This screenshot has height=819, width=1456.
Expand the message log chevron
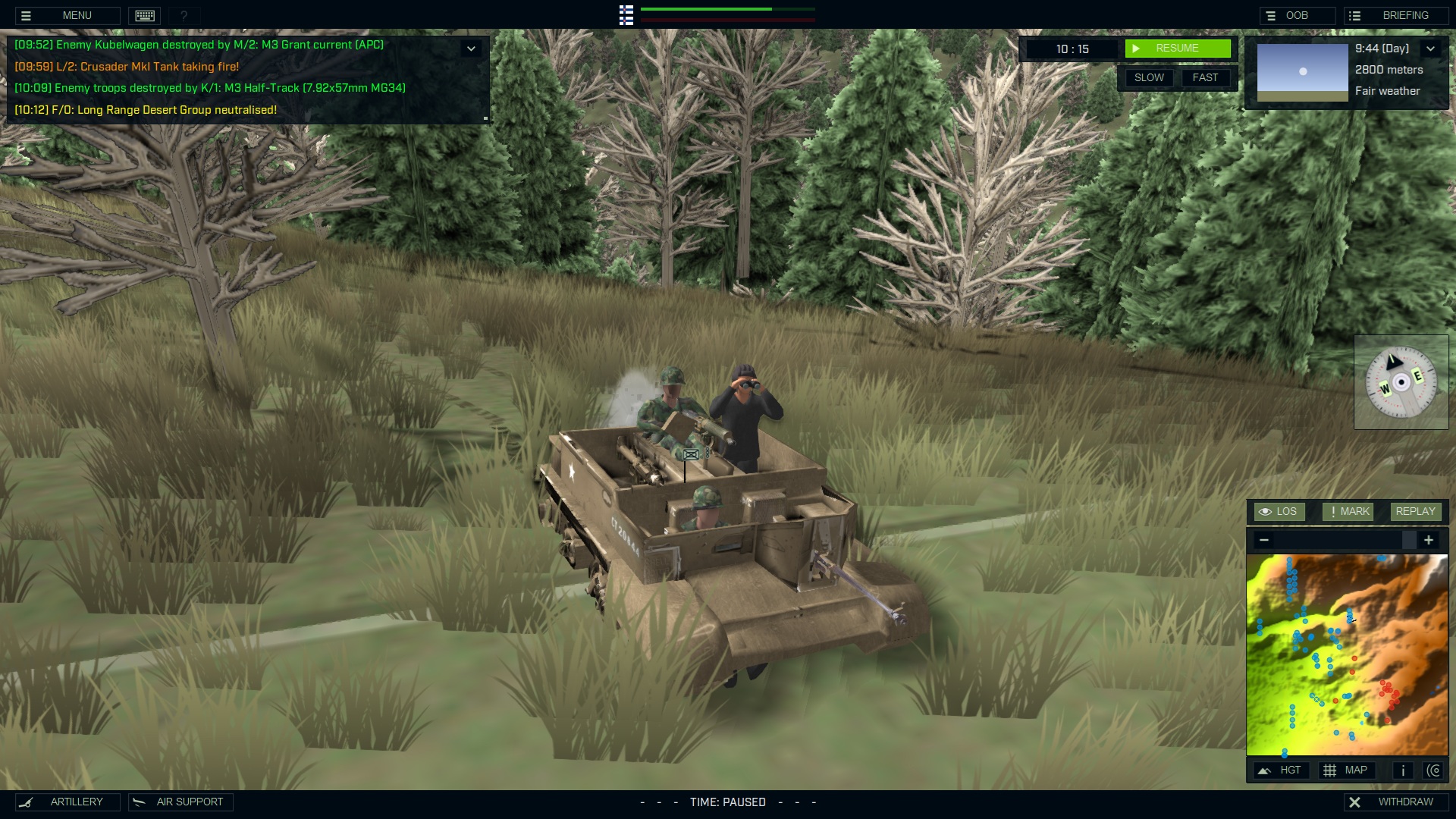point(472,48)
